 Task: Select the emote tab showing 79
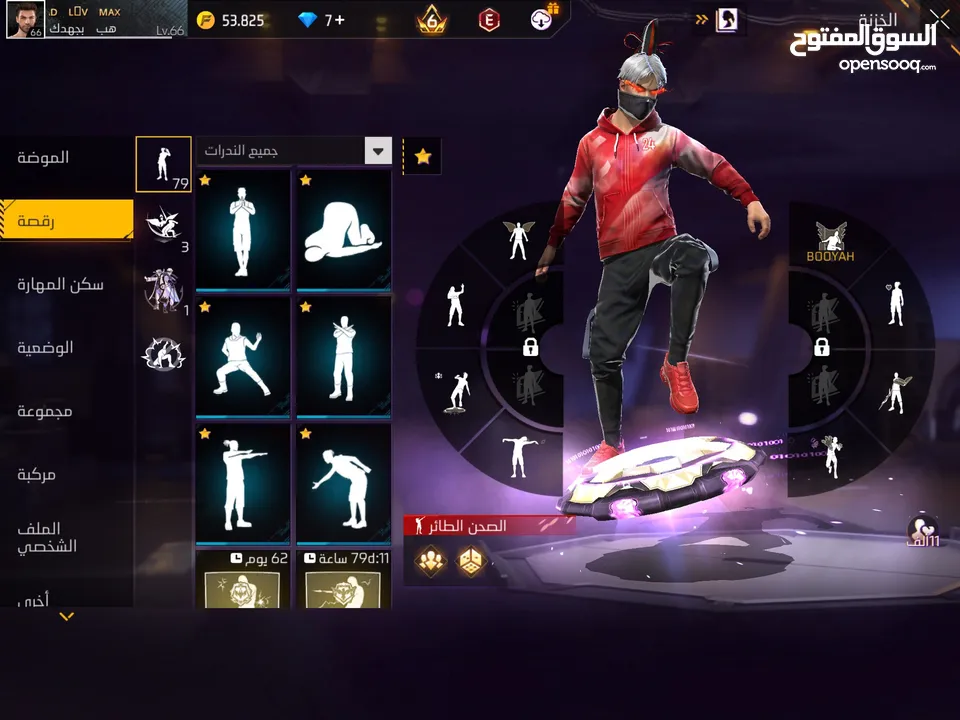pos(163,164)
